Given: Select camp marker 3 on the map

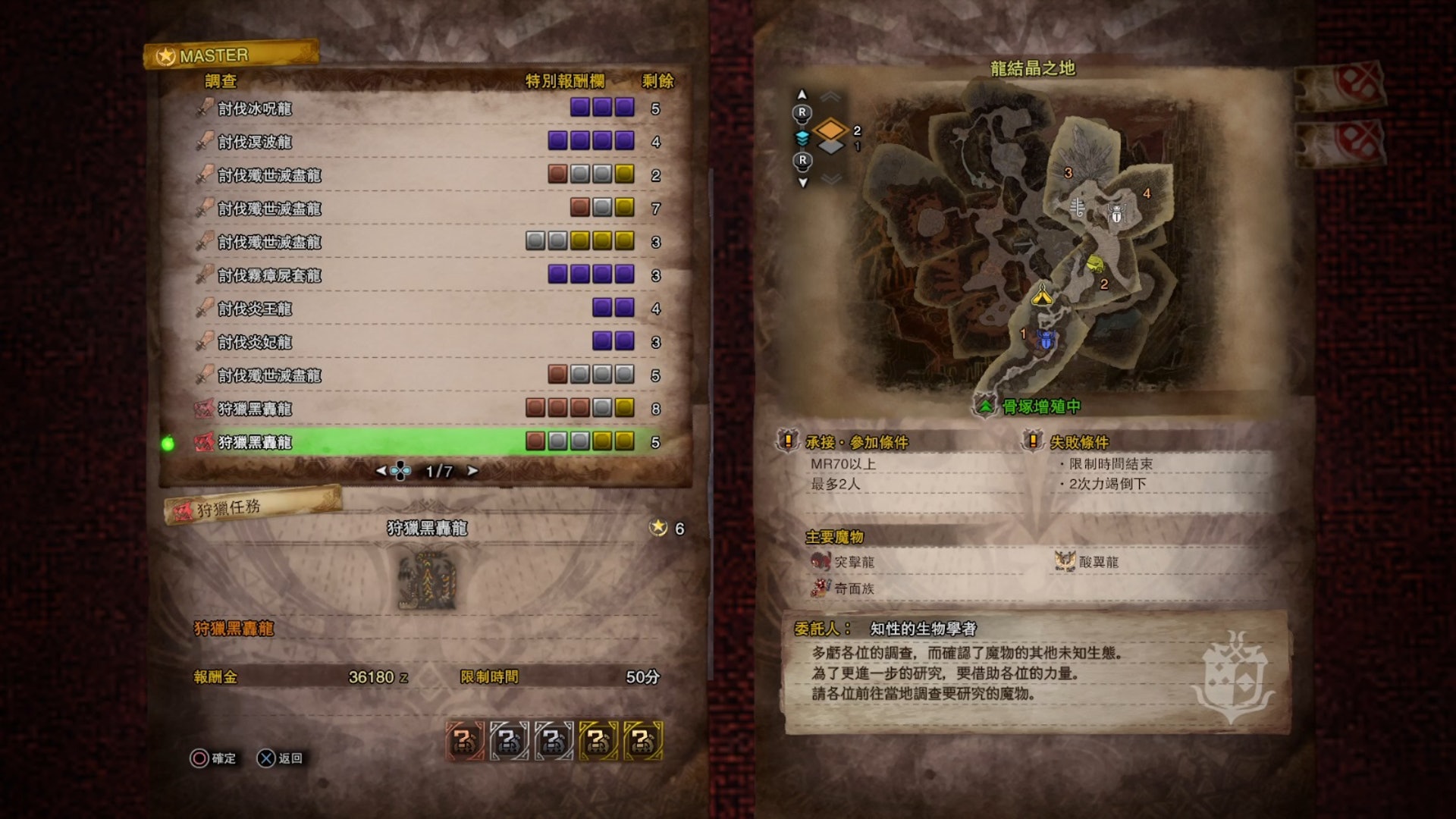Looking at the screenshot, I should coord(1068,173).
